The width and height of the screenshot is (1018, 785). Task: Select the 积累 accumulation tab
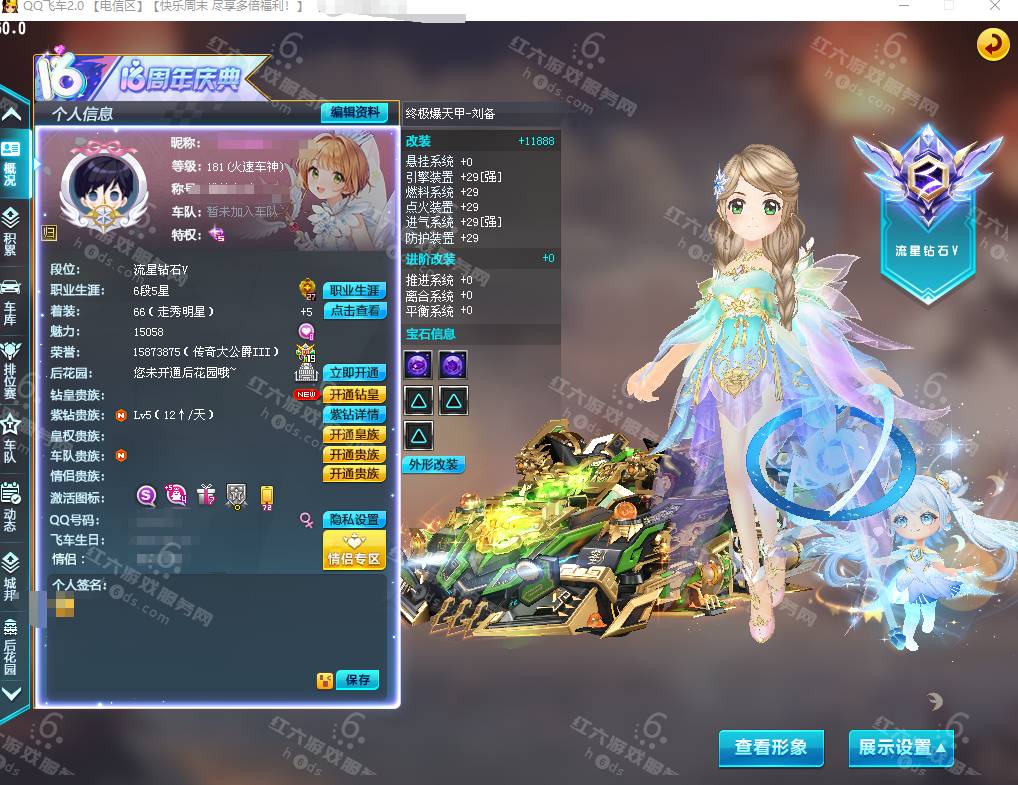(x=11, y=229)
